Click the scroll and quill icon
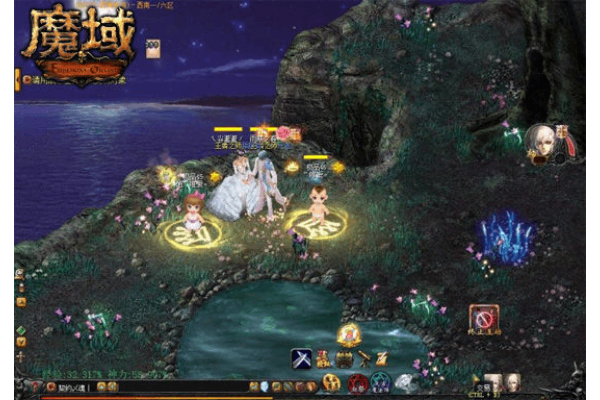 382,358
